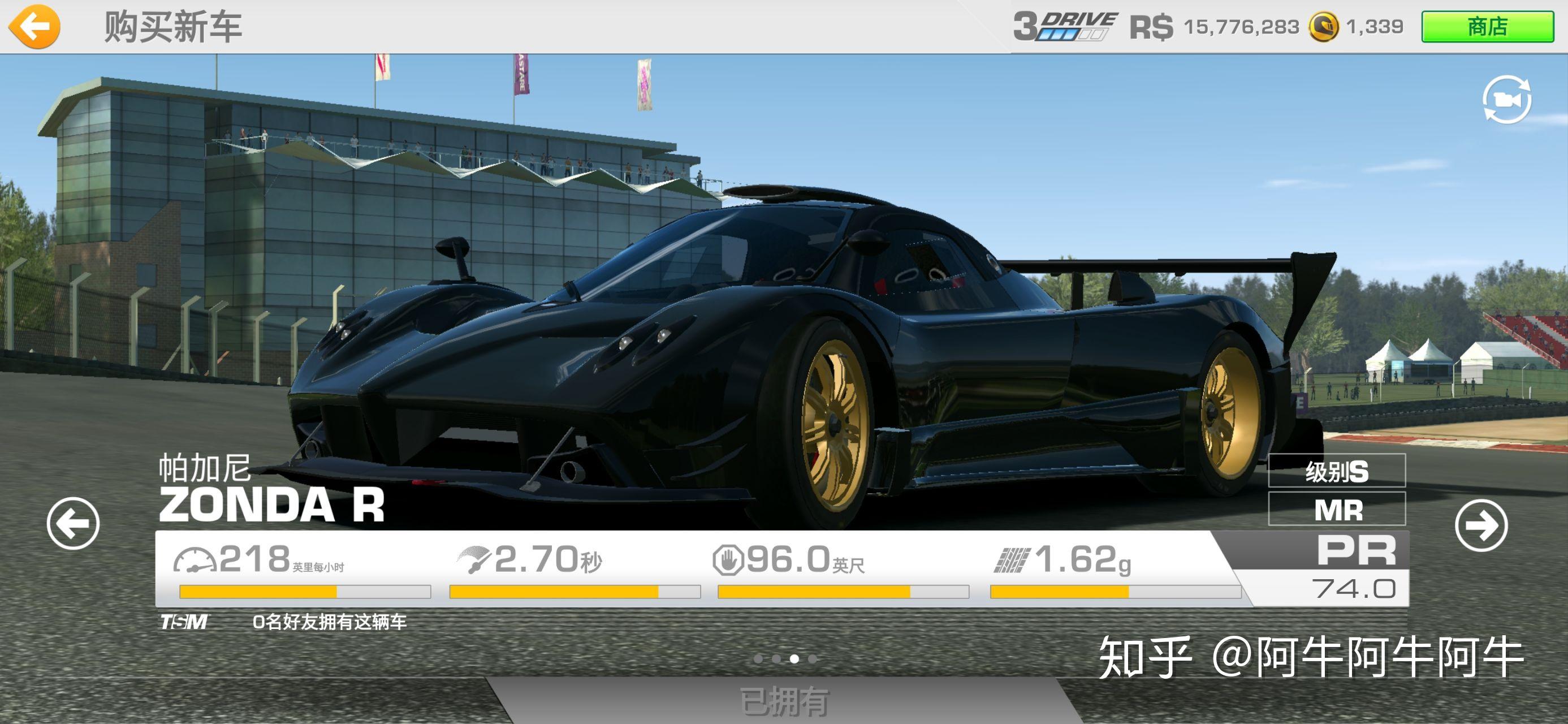Open the Drive points indicator

1065,27
